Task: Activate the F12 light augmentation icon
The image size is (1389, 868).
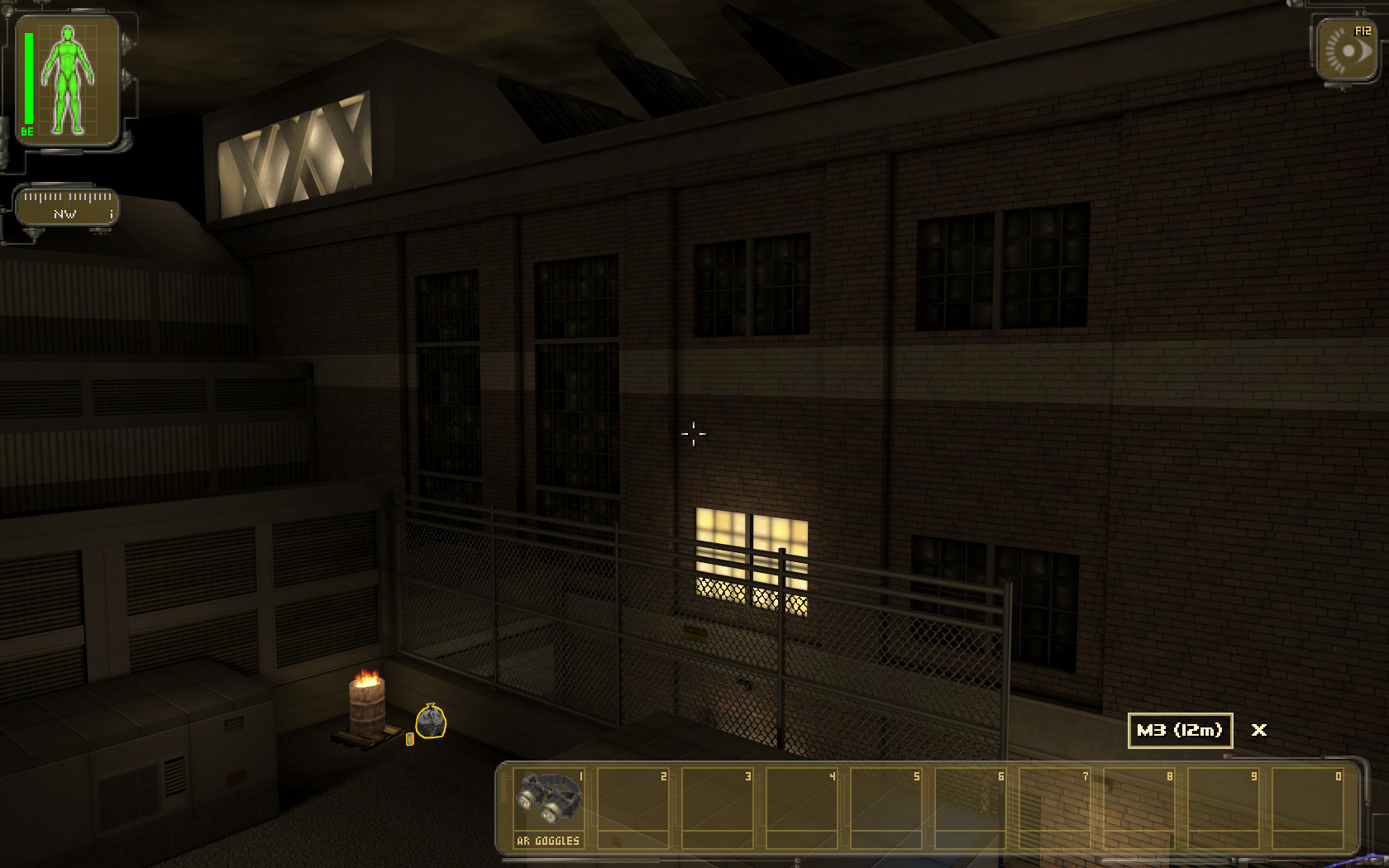Action: click(1347, 50)
